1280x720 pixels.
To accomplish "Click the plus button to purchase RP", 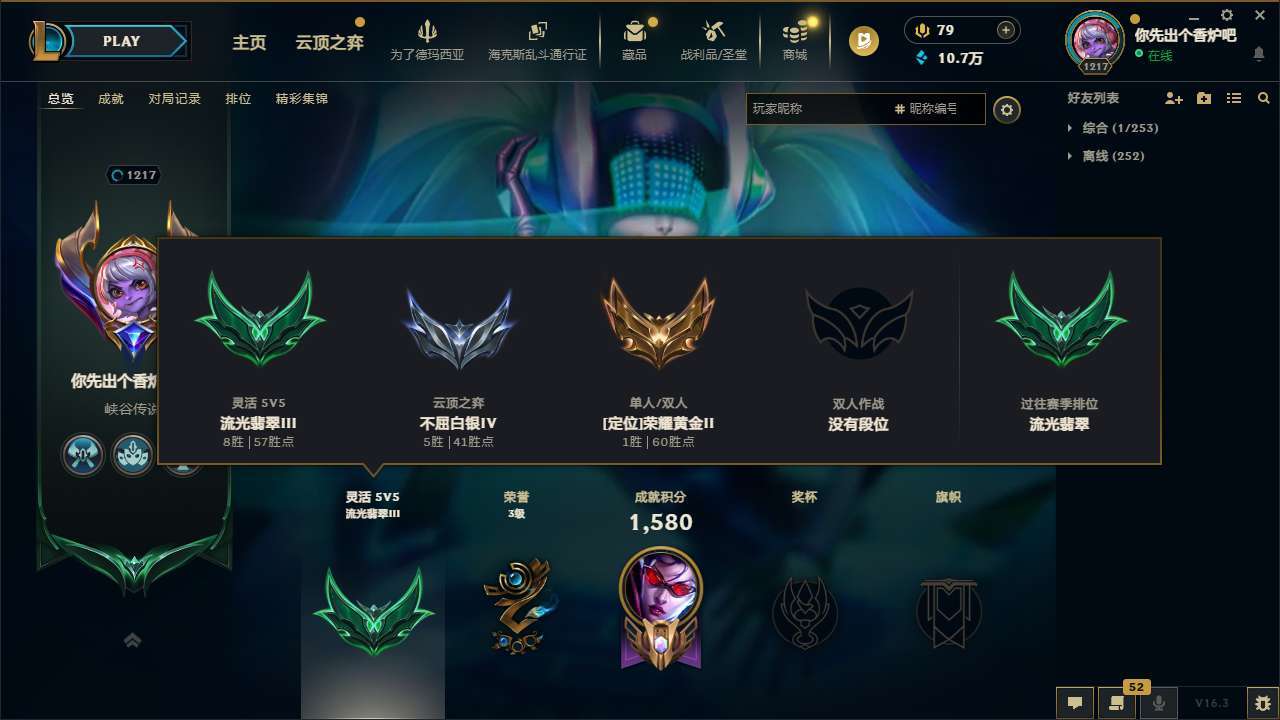I will click(x=1007, y=30).
